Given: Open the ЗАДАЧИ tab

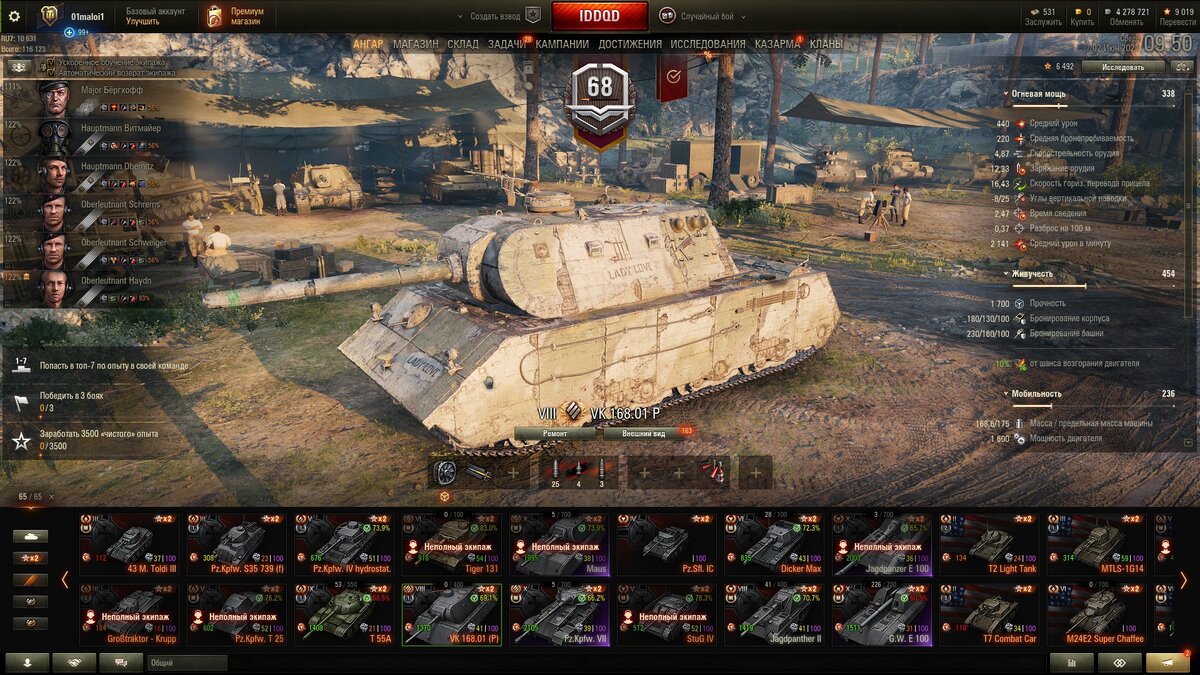Looking at the screenshot, I should point(507,44).
